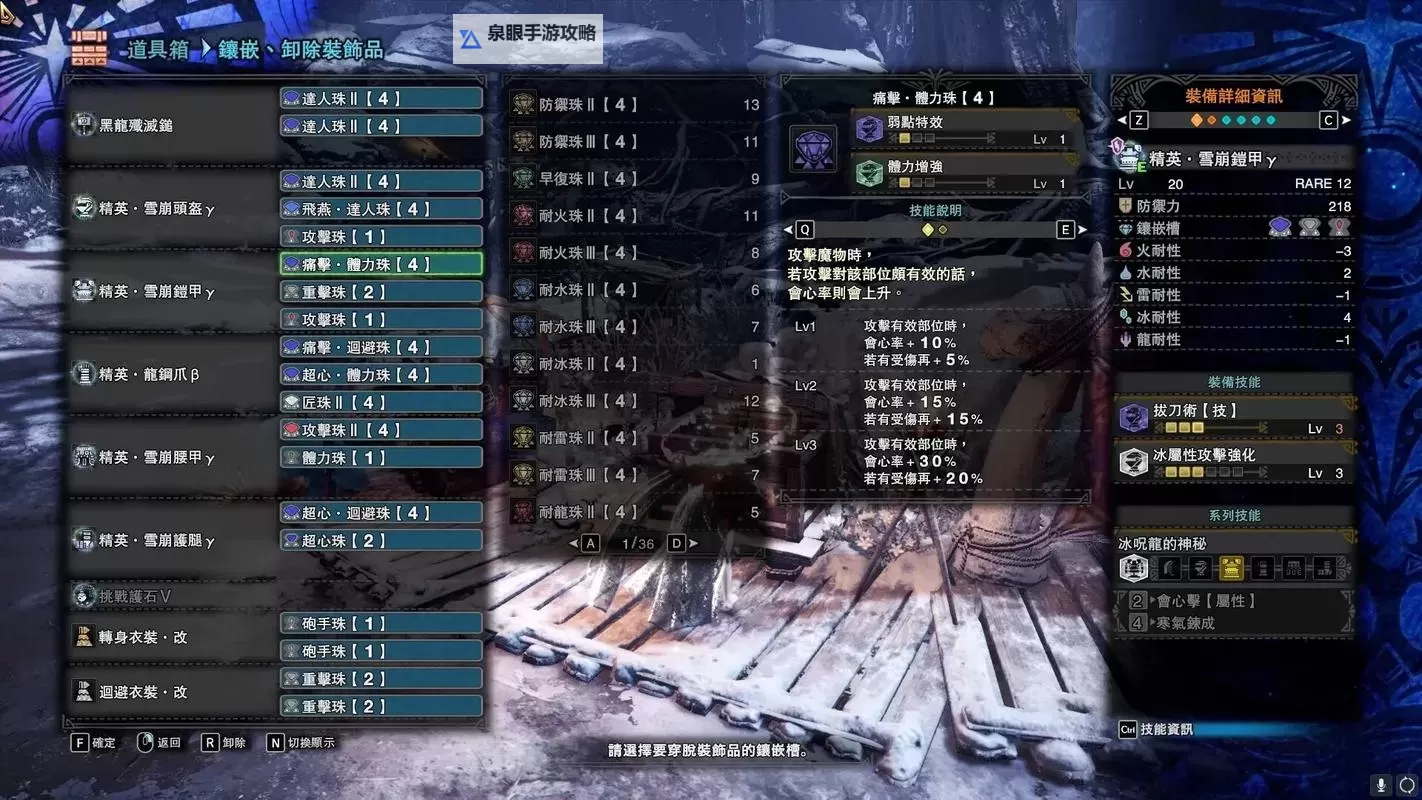Screen dimensions: 1422x800
Task: Select the 拔刀術 skill icon in 裝備技能
Action: pos(1133,418)
